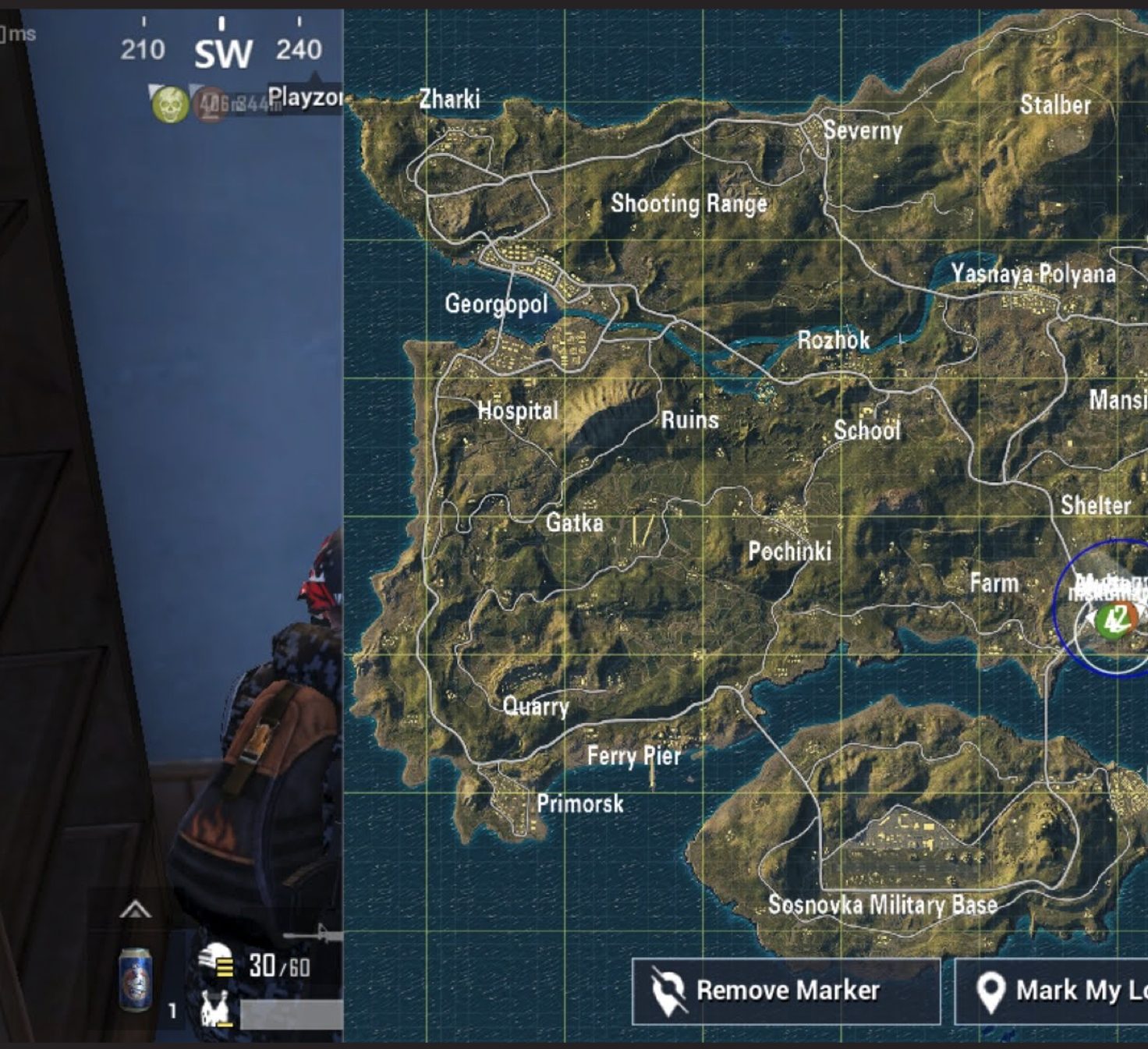The image size is (1148, 1049).
Task: Tap the green skull teammate icon
Action: [170, 105]
